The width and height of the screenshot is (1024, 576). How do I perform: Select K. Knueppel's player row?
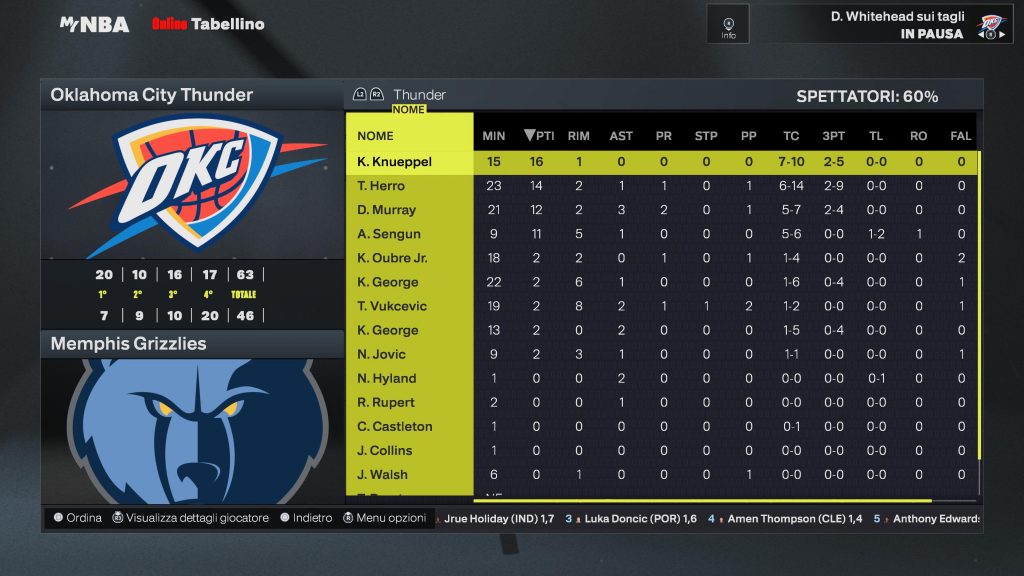tap(394, 161)
